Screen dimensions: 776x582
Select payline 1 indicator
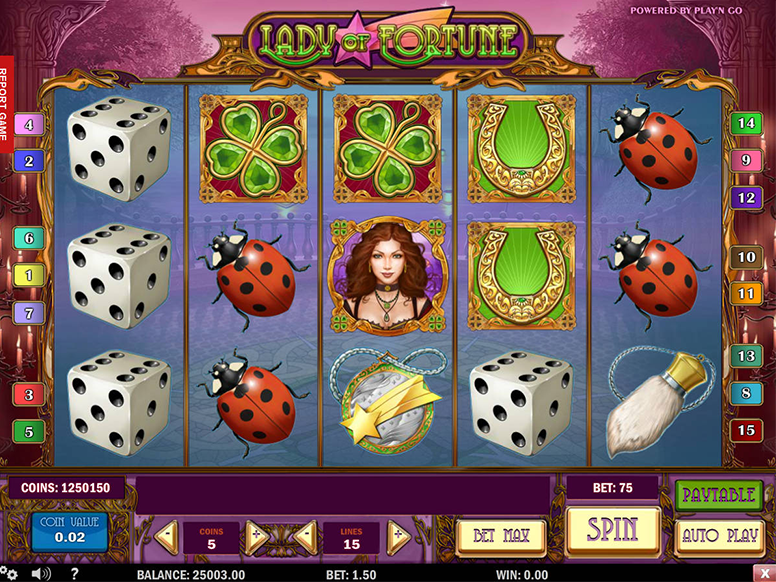[x=29, y=275]
